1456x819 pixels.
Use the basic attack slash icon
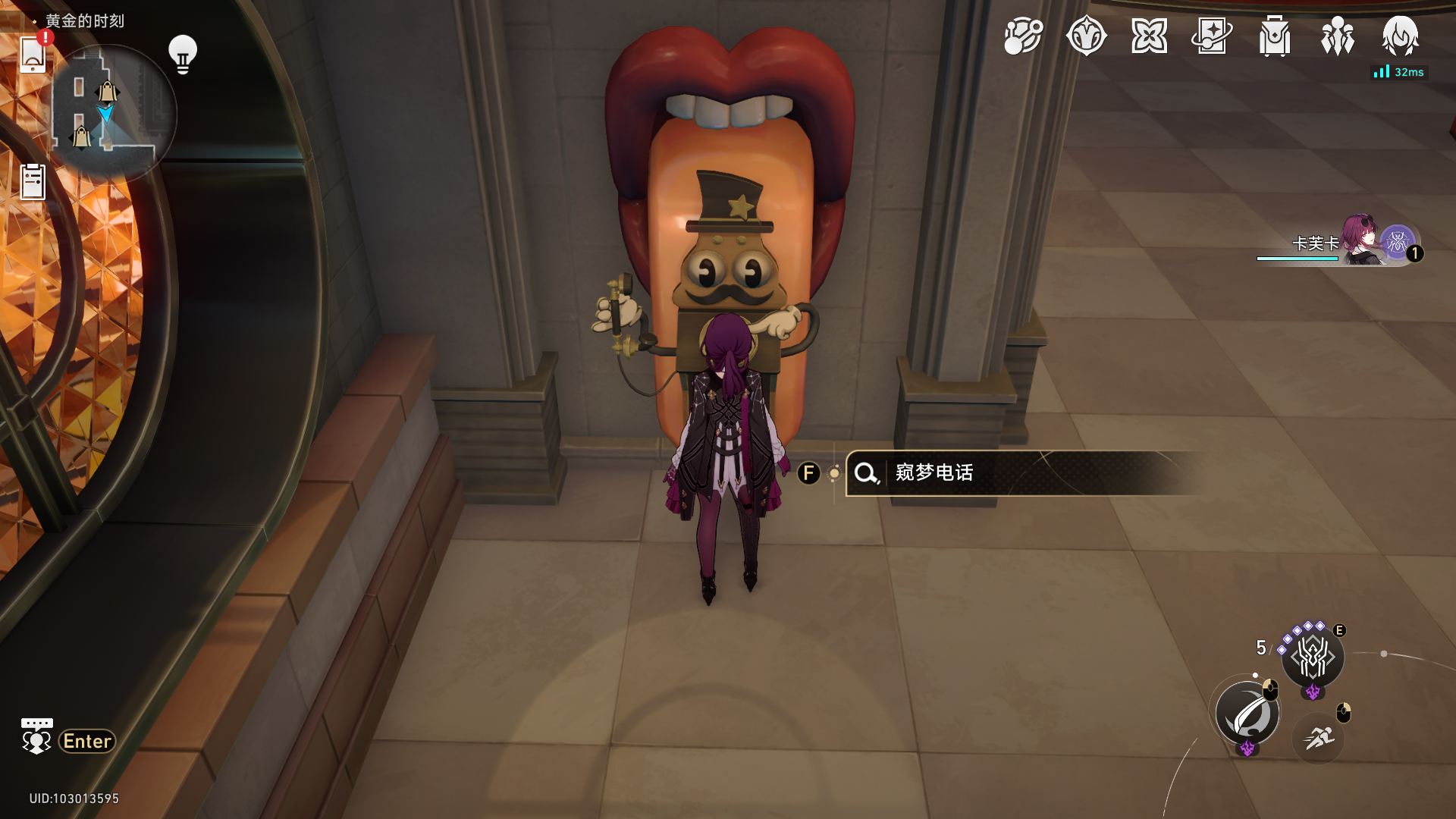1247,714
